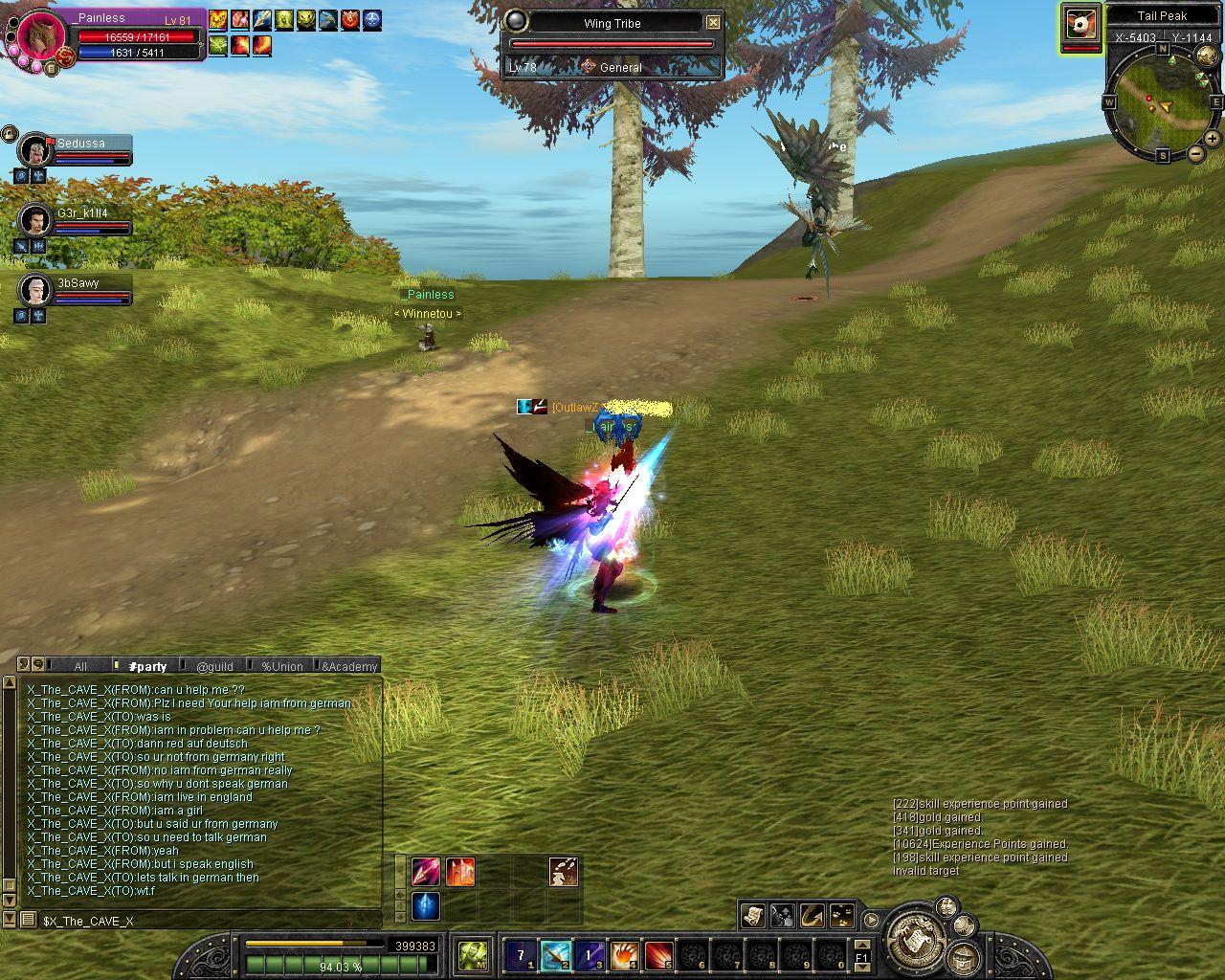Use the red slash skill in slot 5
This screenshot has width=1225, height=980.
658,954
